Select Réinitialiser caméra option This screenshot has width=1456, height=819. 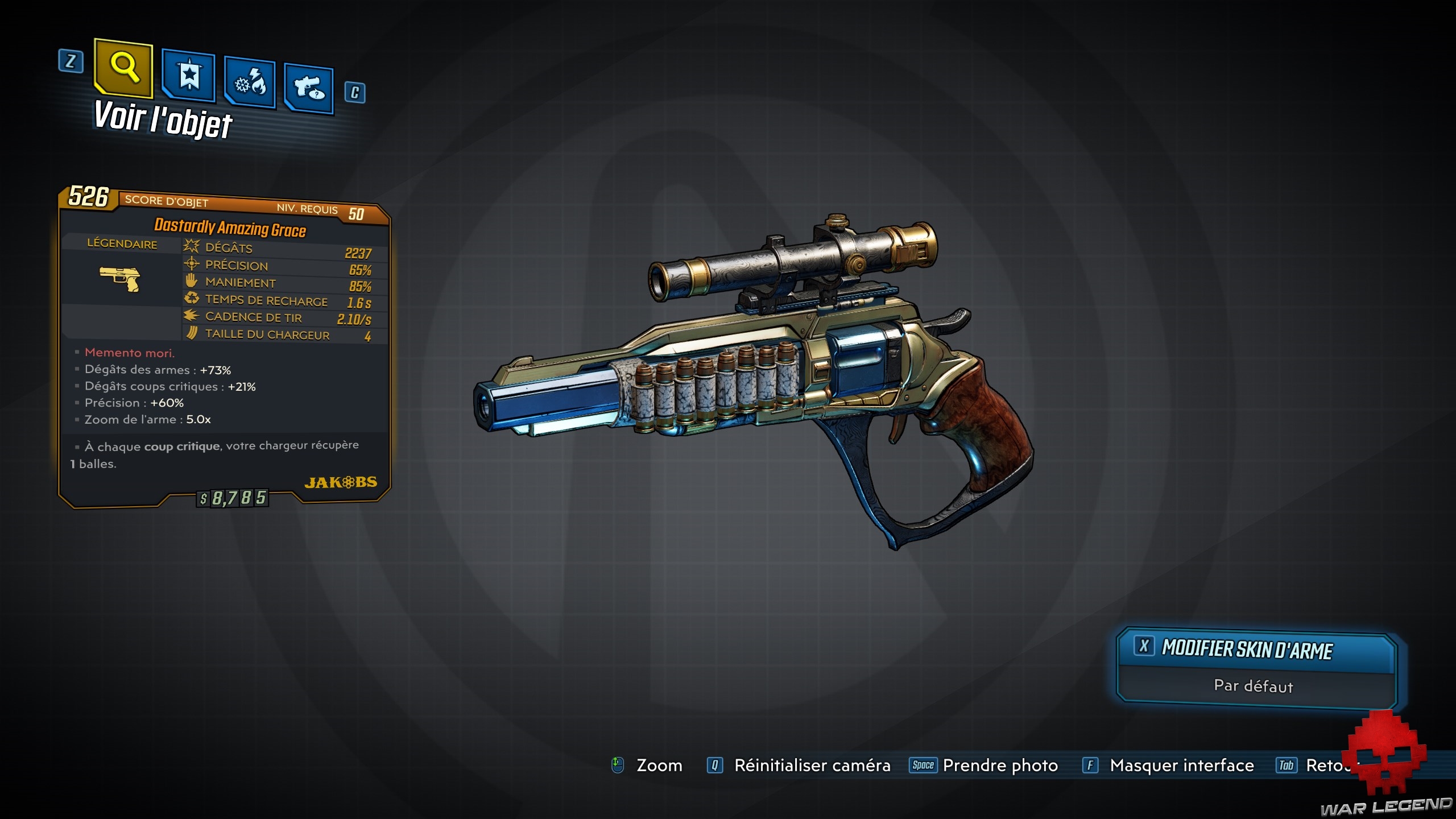point(812,766)
